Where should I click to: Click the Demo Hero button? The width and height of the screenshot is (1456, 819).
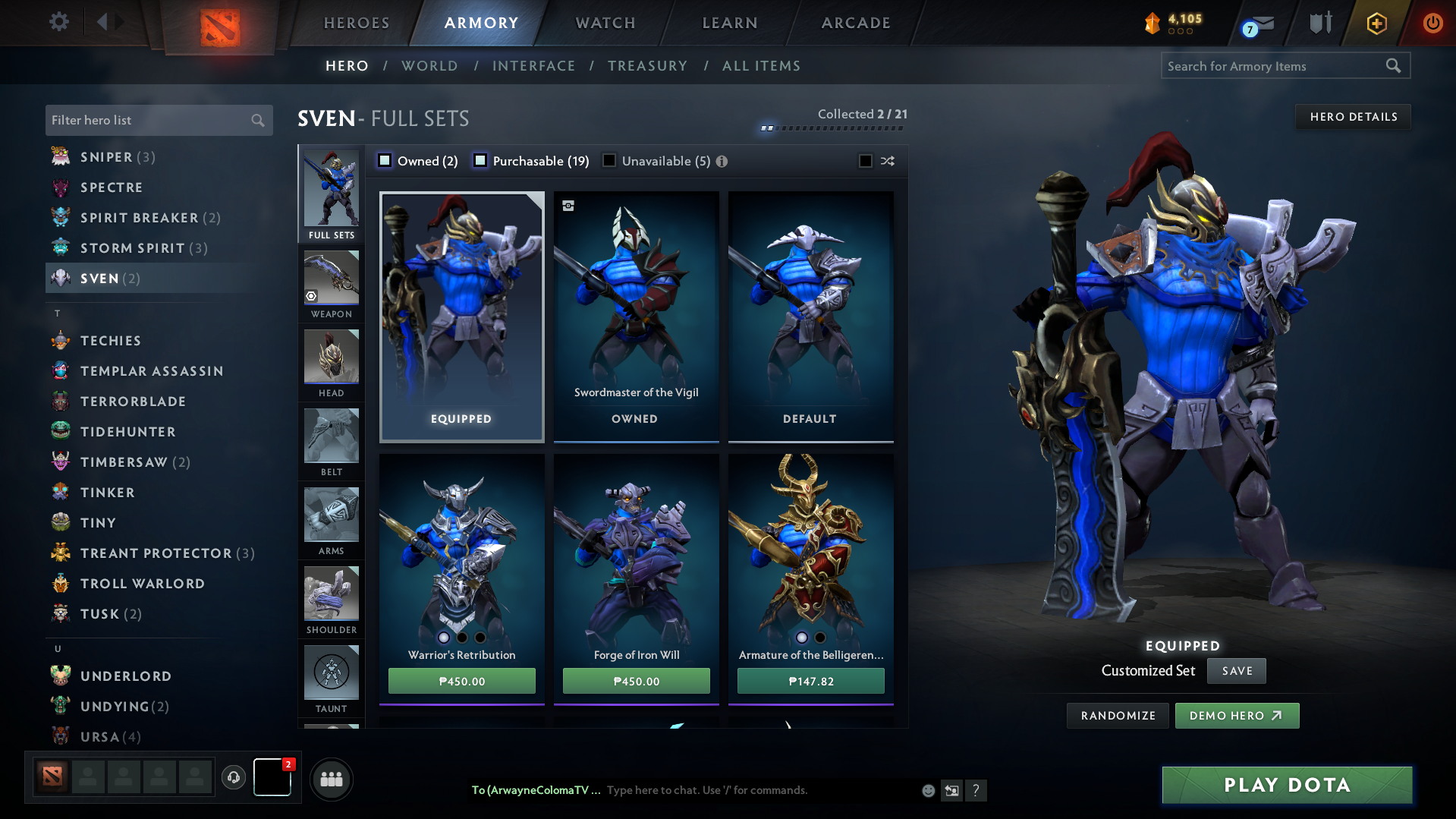point(1236,715)
